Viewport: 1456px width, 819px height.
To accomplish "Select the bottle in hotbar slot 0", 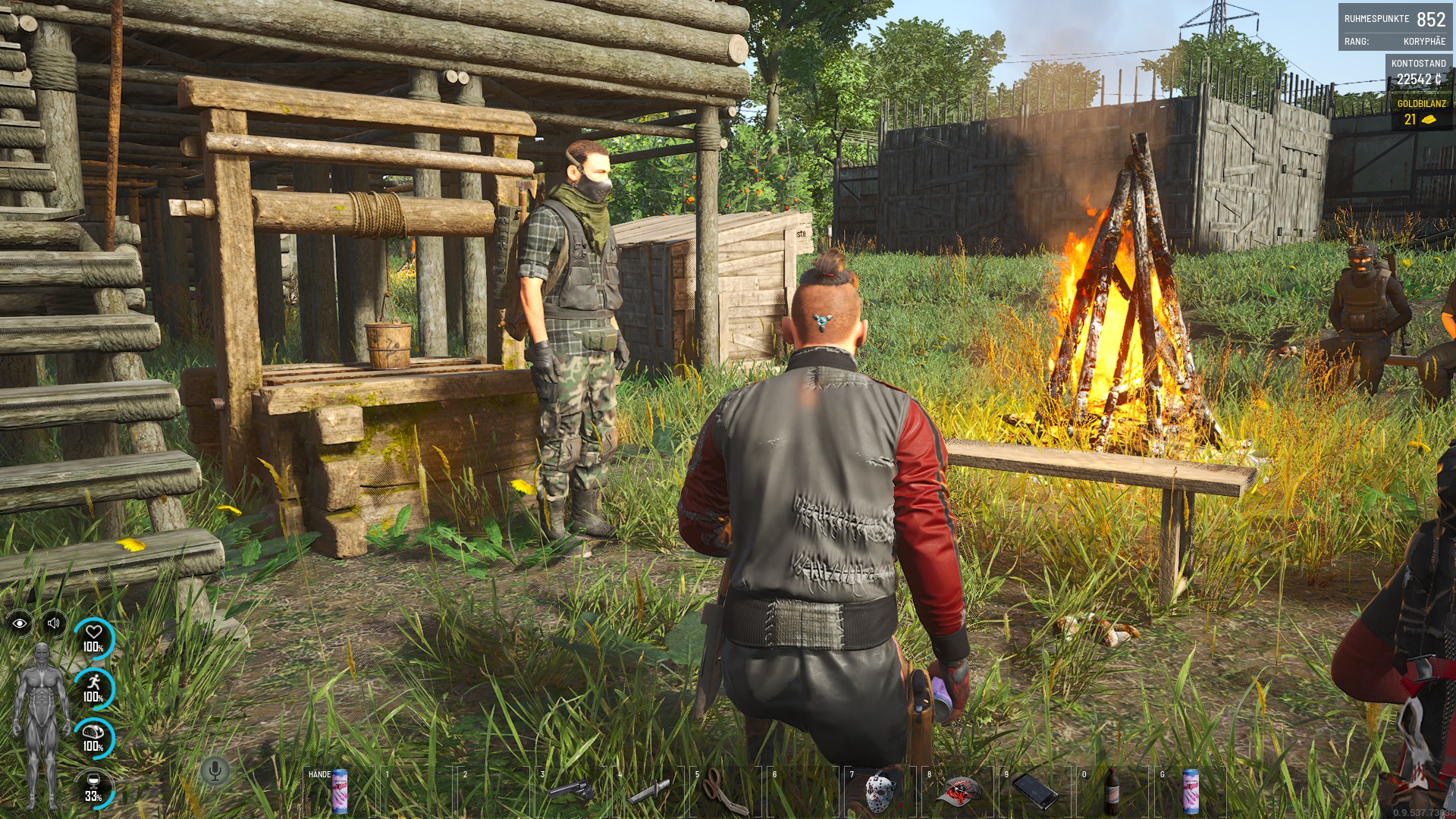I will point(1112,792).
